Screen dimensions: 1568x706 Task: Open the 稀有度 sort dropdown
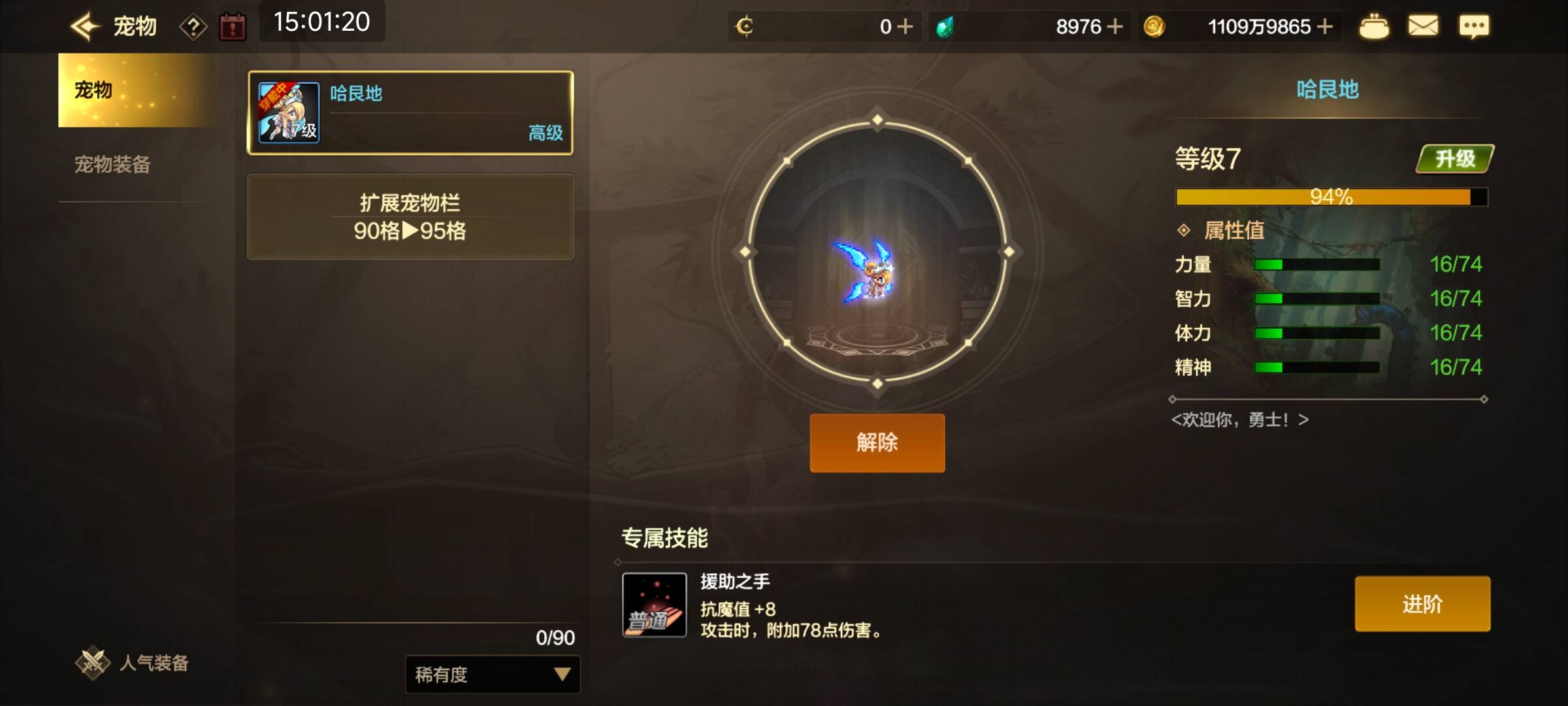(493, 674)
